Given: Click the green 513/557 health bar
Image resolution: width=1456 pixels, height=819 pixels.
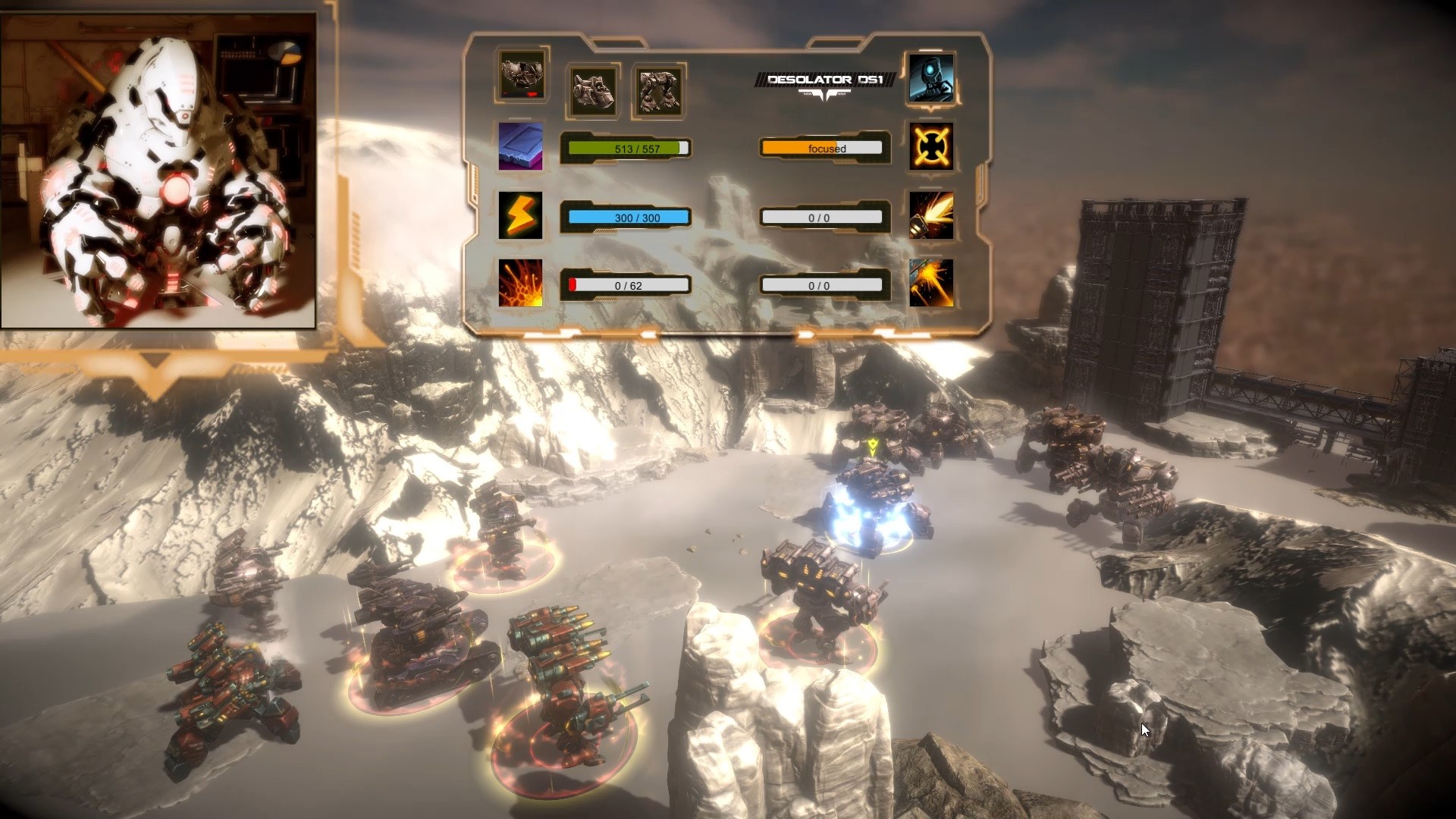Looking at the screenshot, I should pos(626,148).
